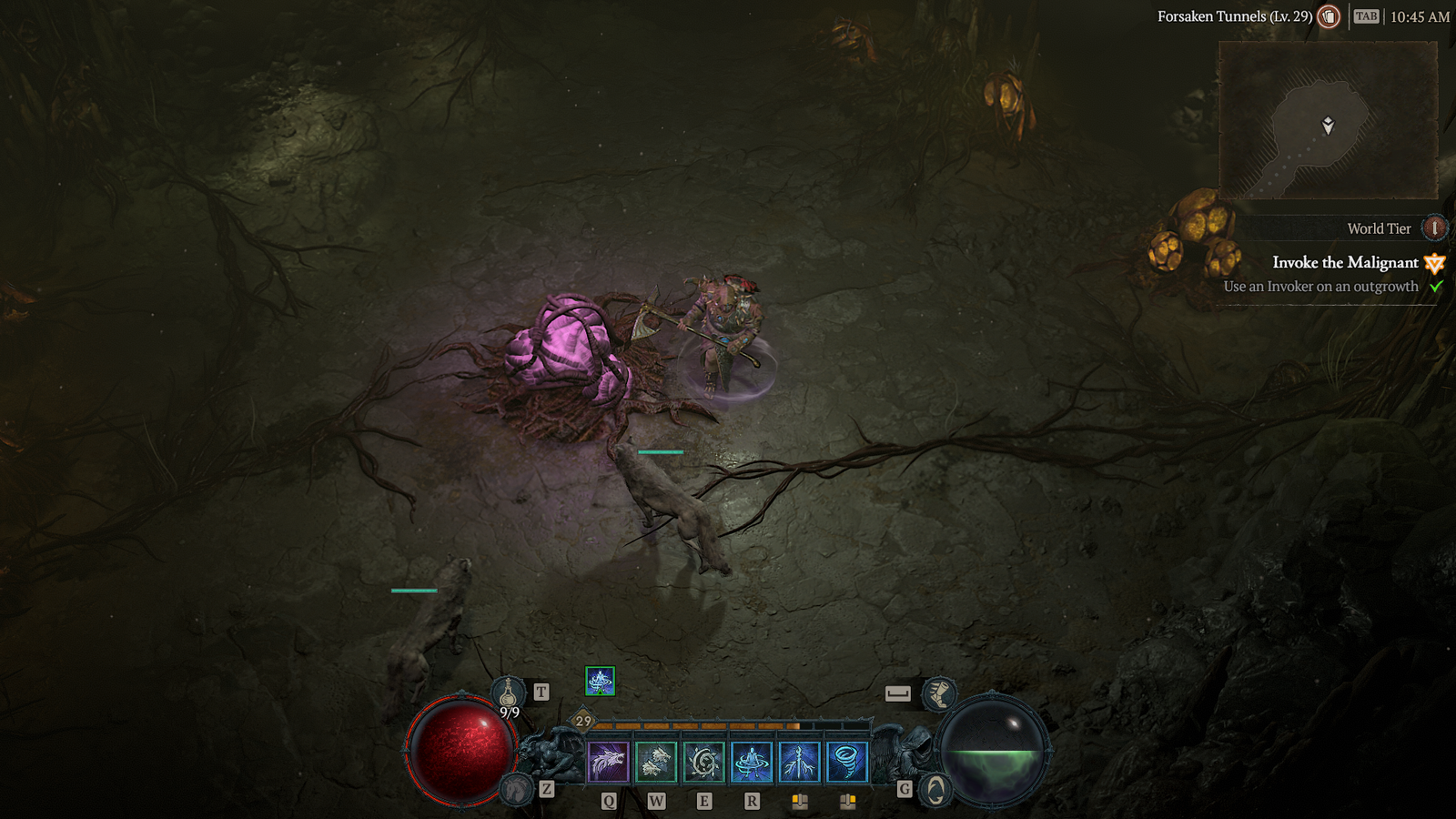Screen dimensions: 1456x819
Task: Click the level 29 badge on the experience bar
Action: click(581, 722)
